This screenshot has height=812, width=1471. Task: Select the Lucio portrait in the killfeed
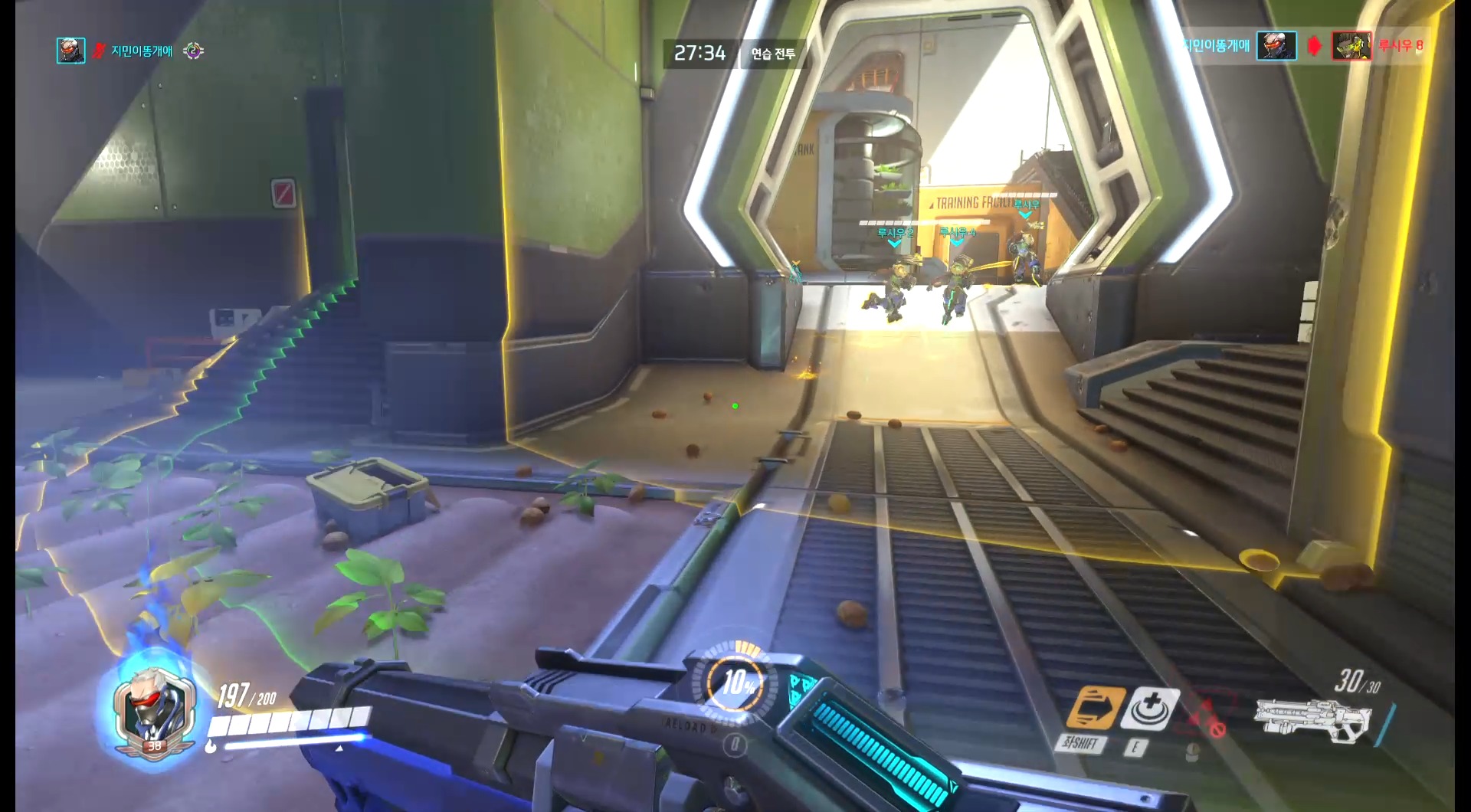[1351, 44]
